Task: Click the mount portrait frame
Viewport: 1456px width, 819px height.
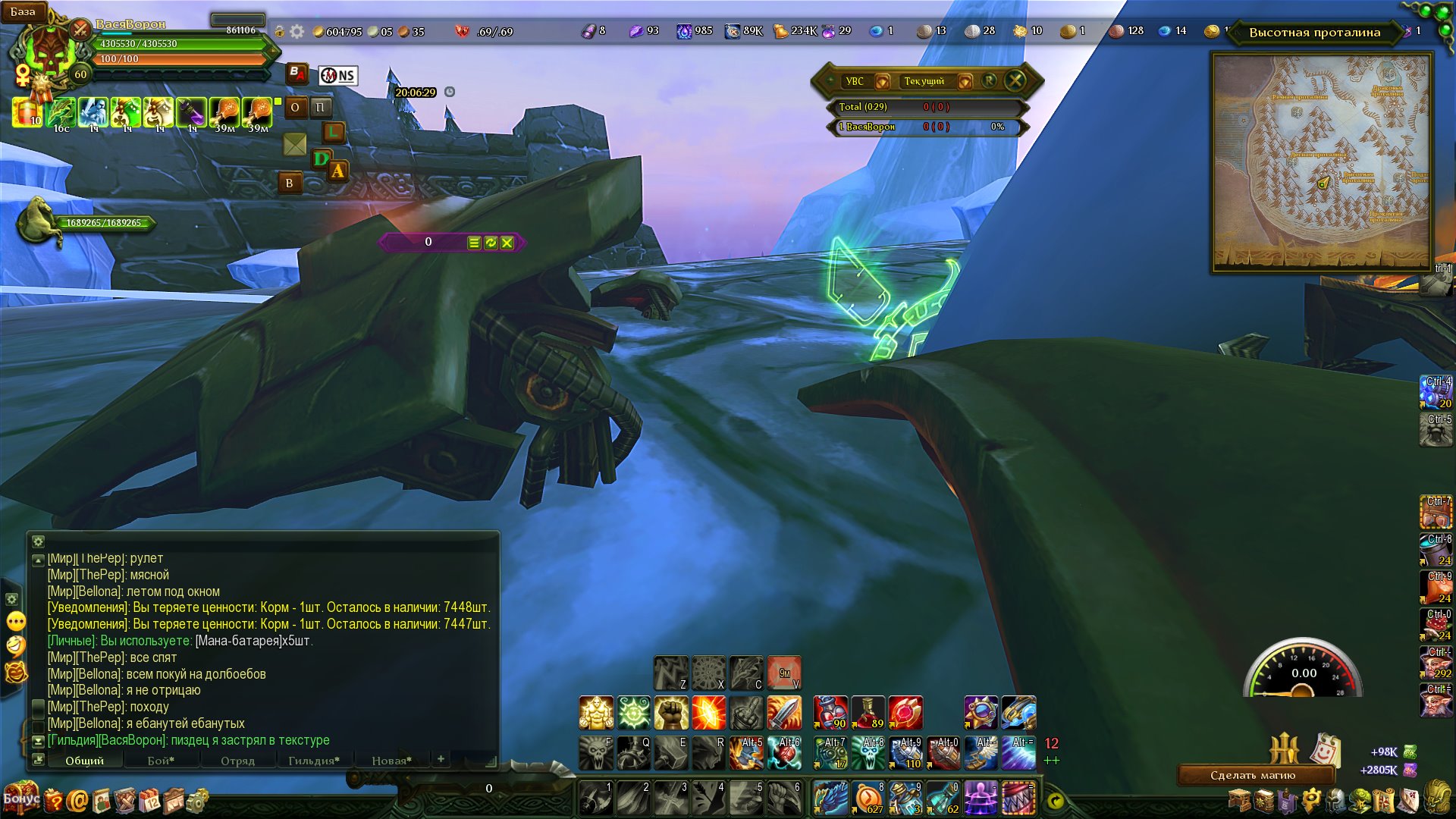Action: [x=38, y=221]
